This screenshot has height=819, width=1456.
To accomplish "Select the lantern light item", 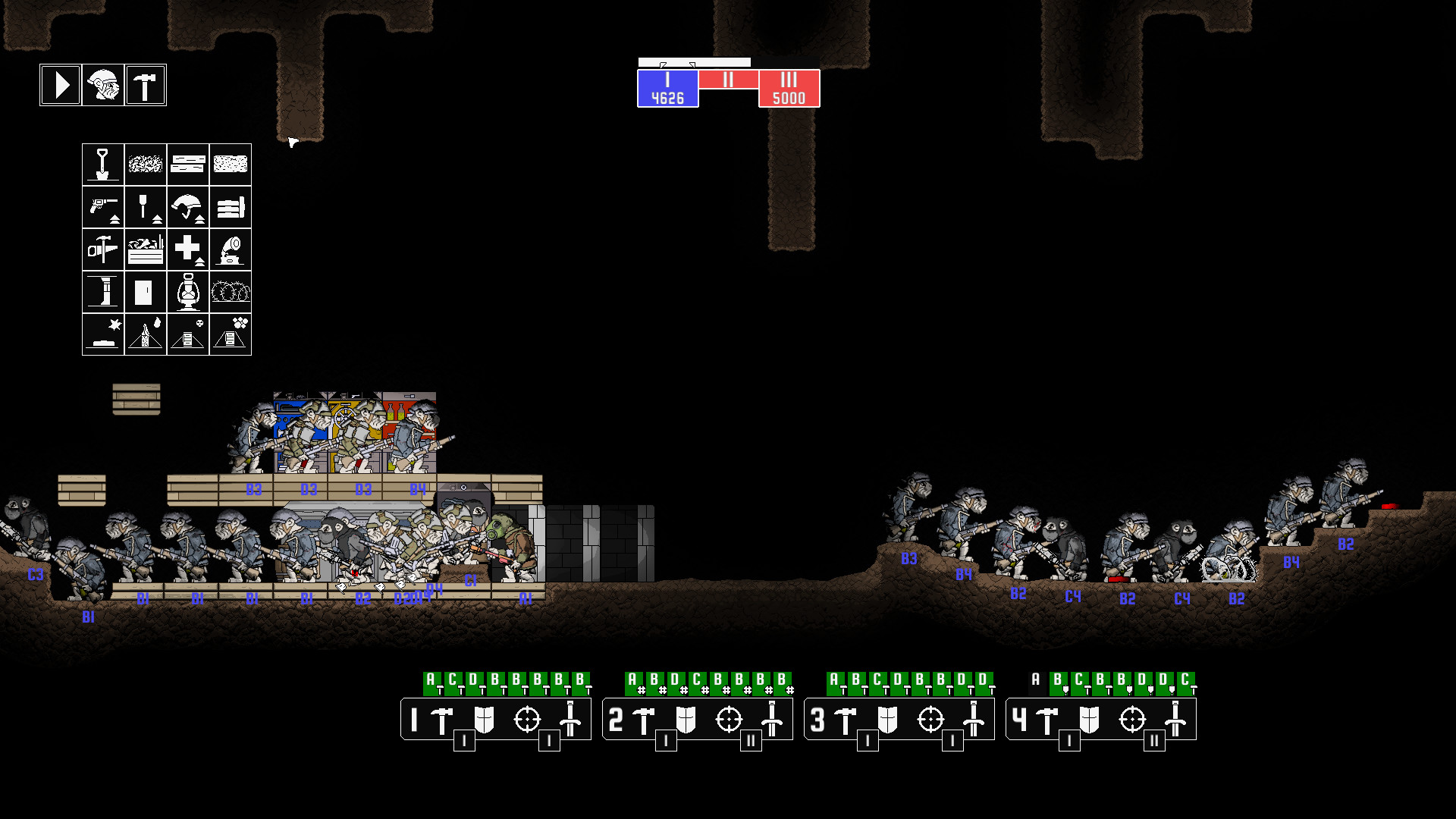I will pyautogui.click(x=189, y=291).
